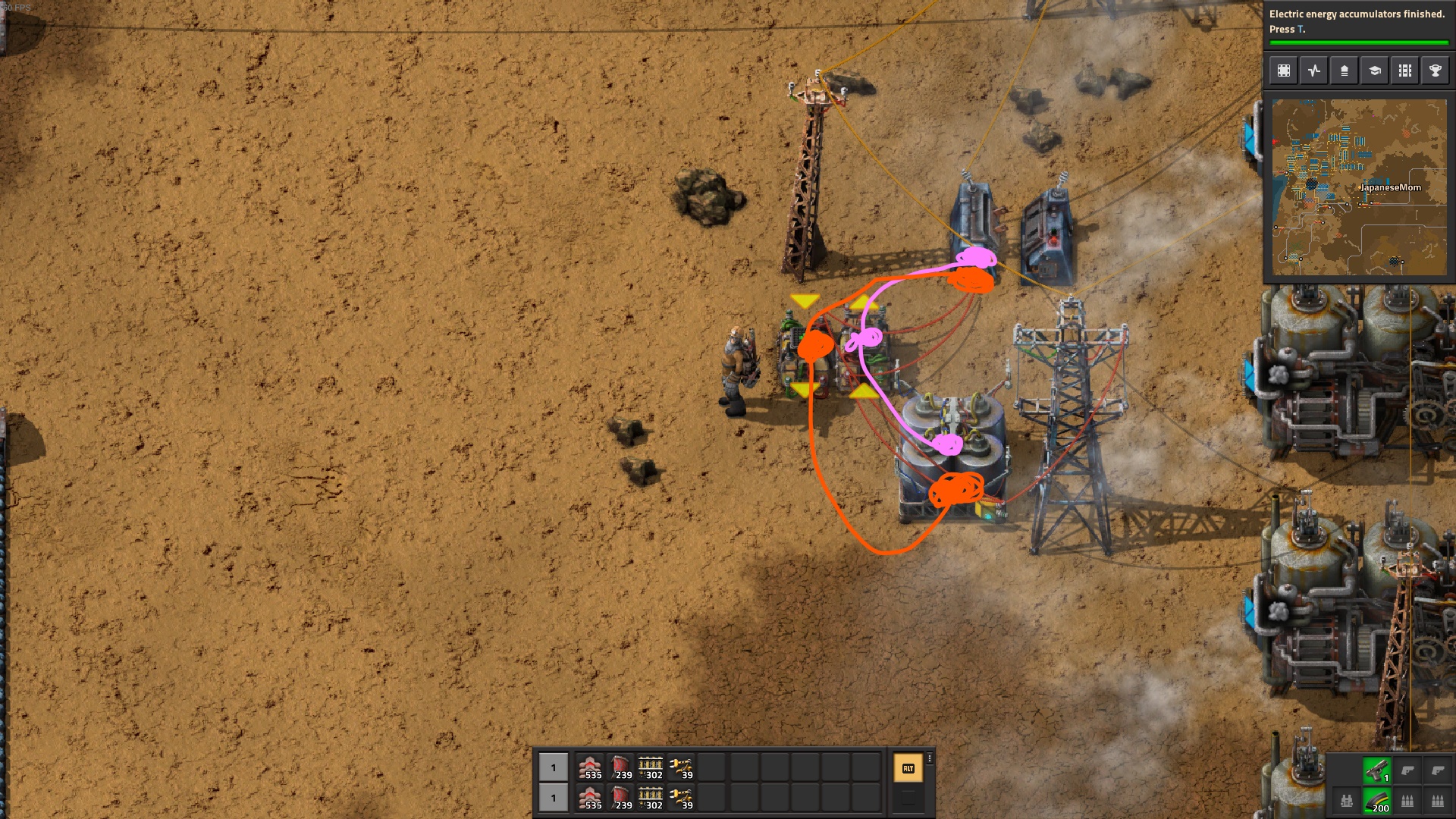Open the three-dot shortcut bar menu

click(x=930, y=758)
